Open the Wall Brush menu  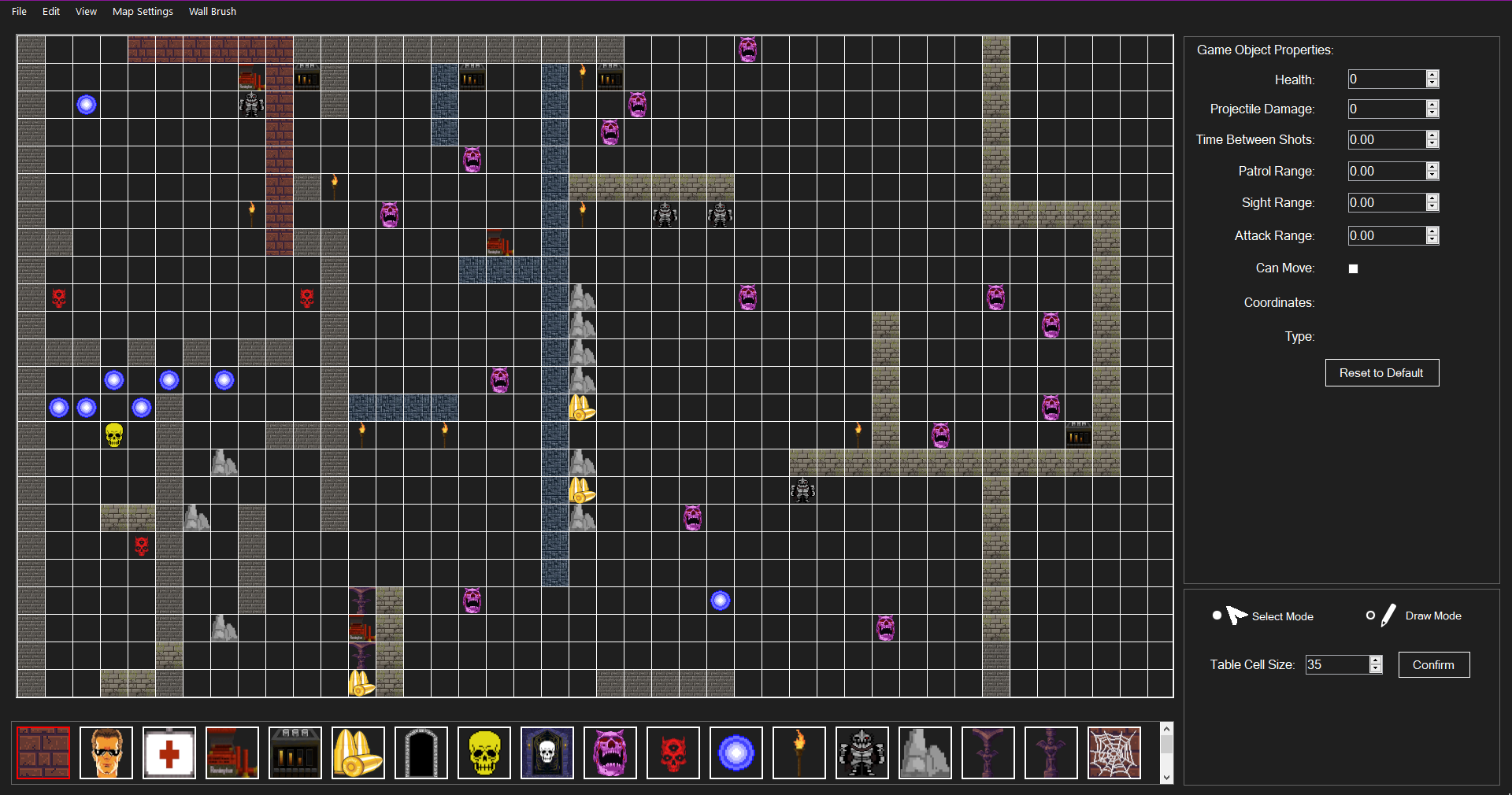tap(212, 11)
